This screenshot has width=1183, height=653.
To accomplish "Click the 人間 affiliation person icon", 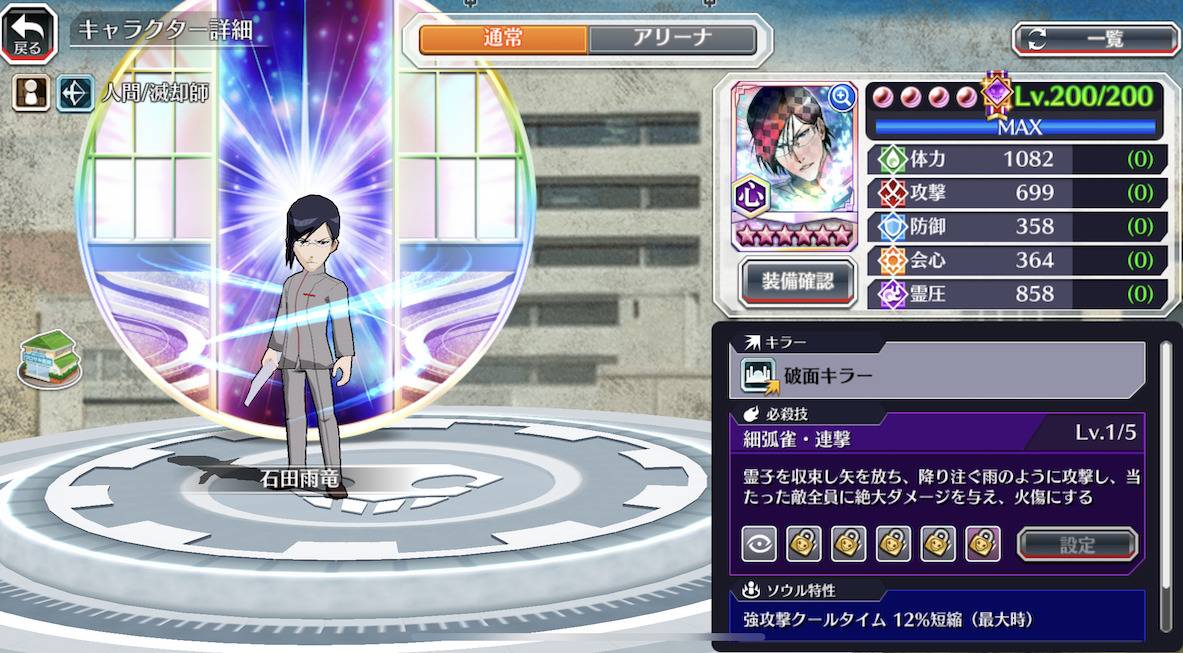I will coord(30,93).
